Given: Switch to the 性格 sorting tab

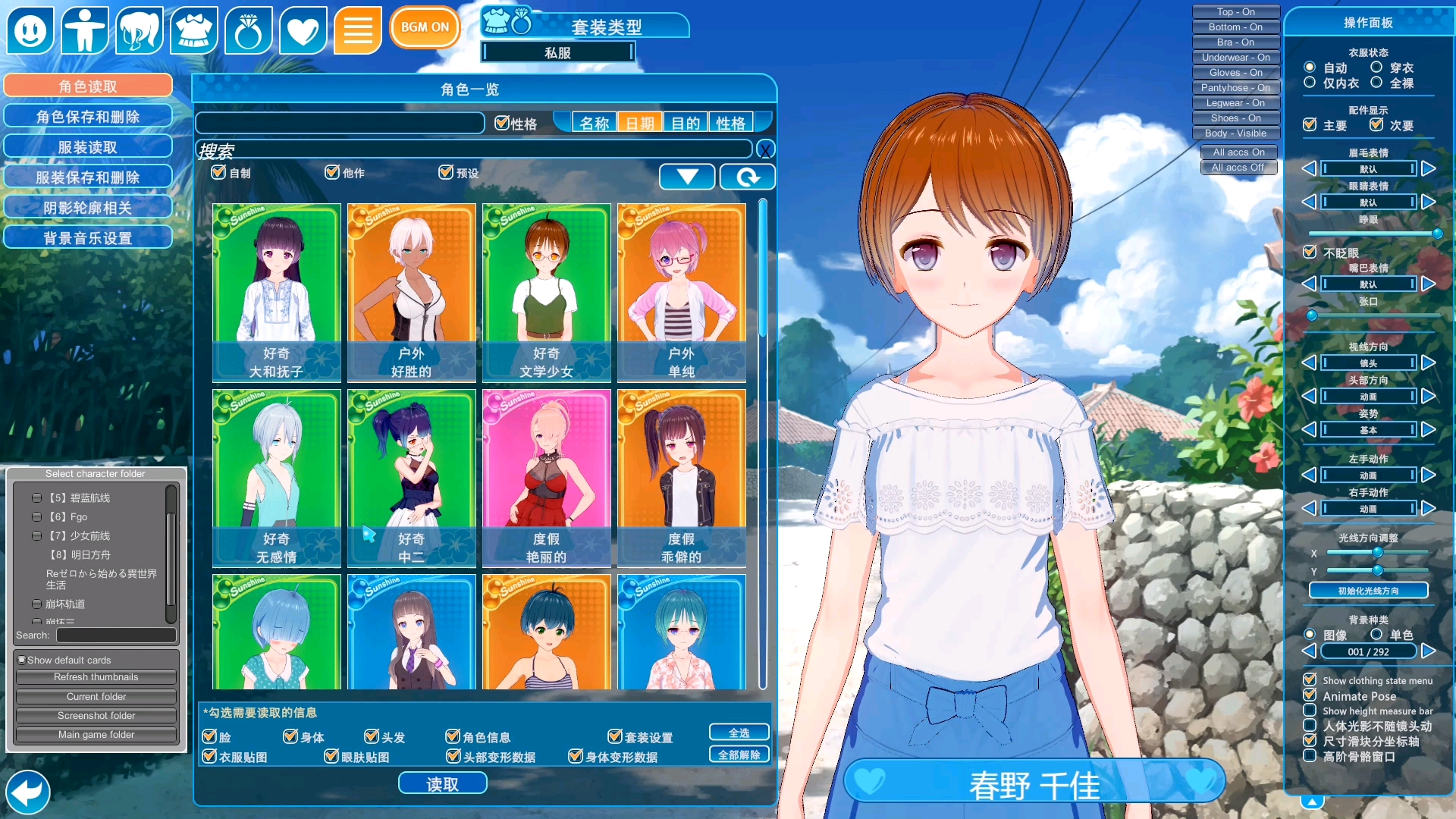Looking at the screenshot, I should (730, 121).
